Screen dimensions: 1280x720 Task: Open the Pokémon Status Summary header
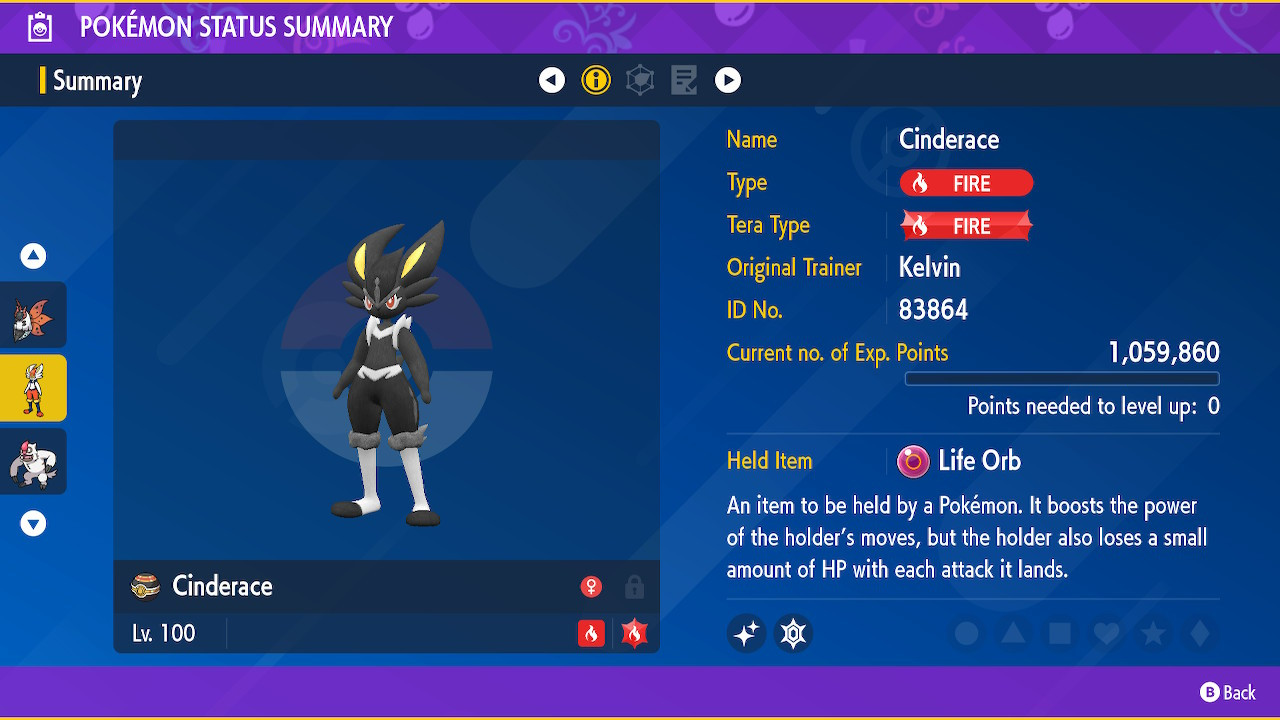click(x=236, y=27)
